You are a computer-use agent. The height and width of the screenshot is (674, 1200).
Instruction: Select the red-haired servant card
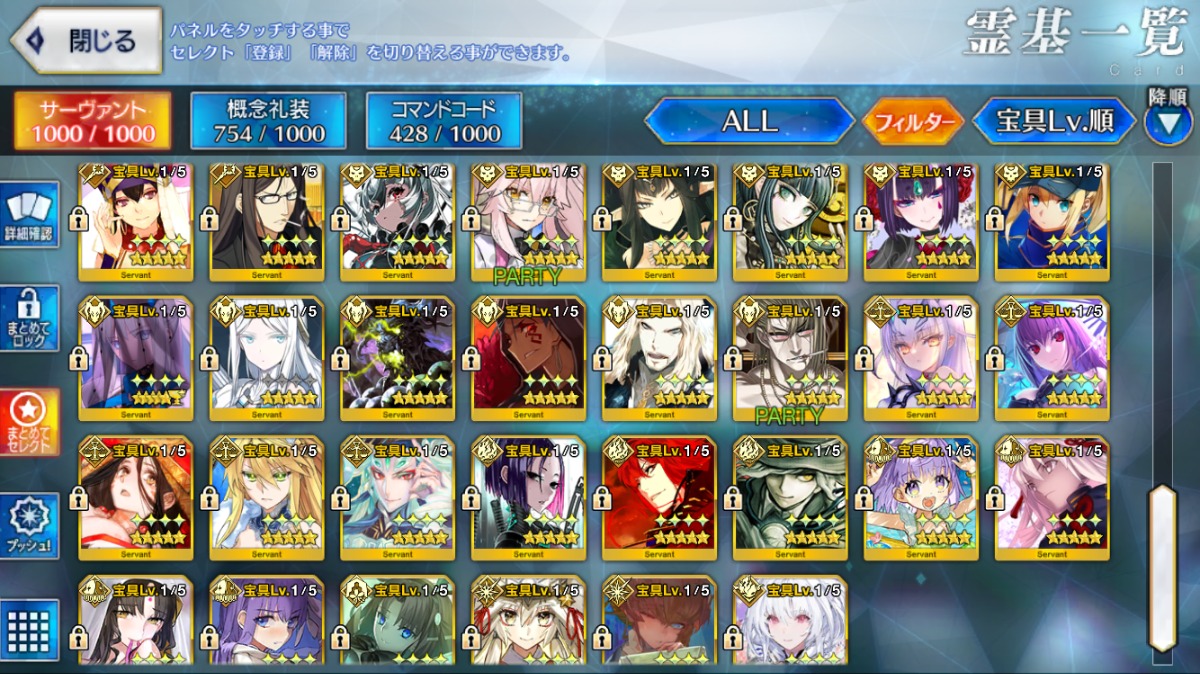pyautogui.click(x=659, y=495)
